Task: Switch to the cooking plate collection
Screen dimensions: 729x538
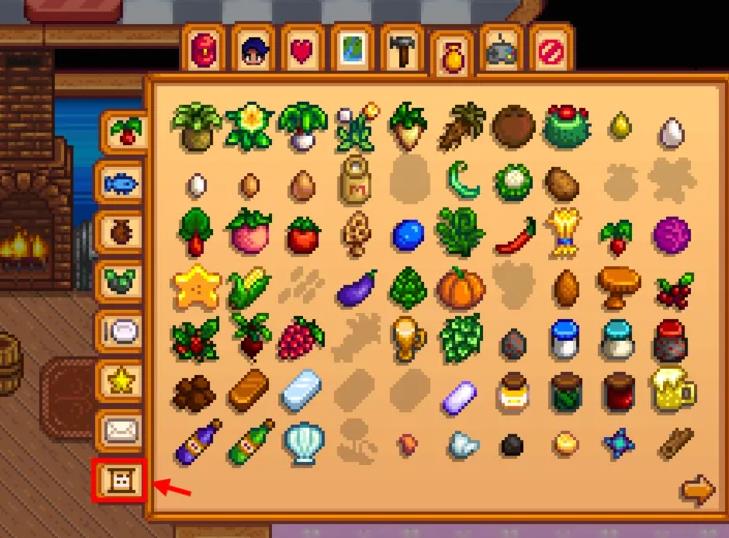Action: point(120,330)
